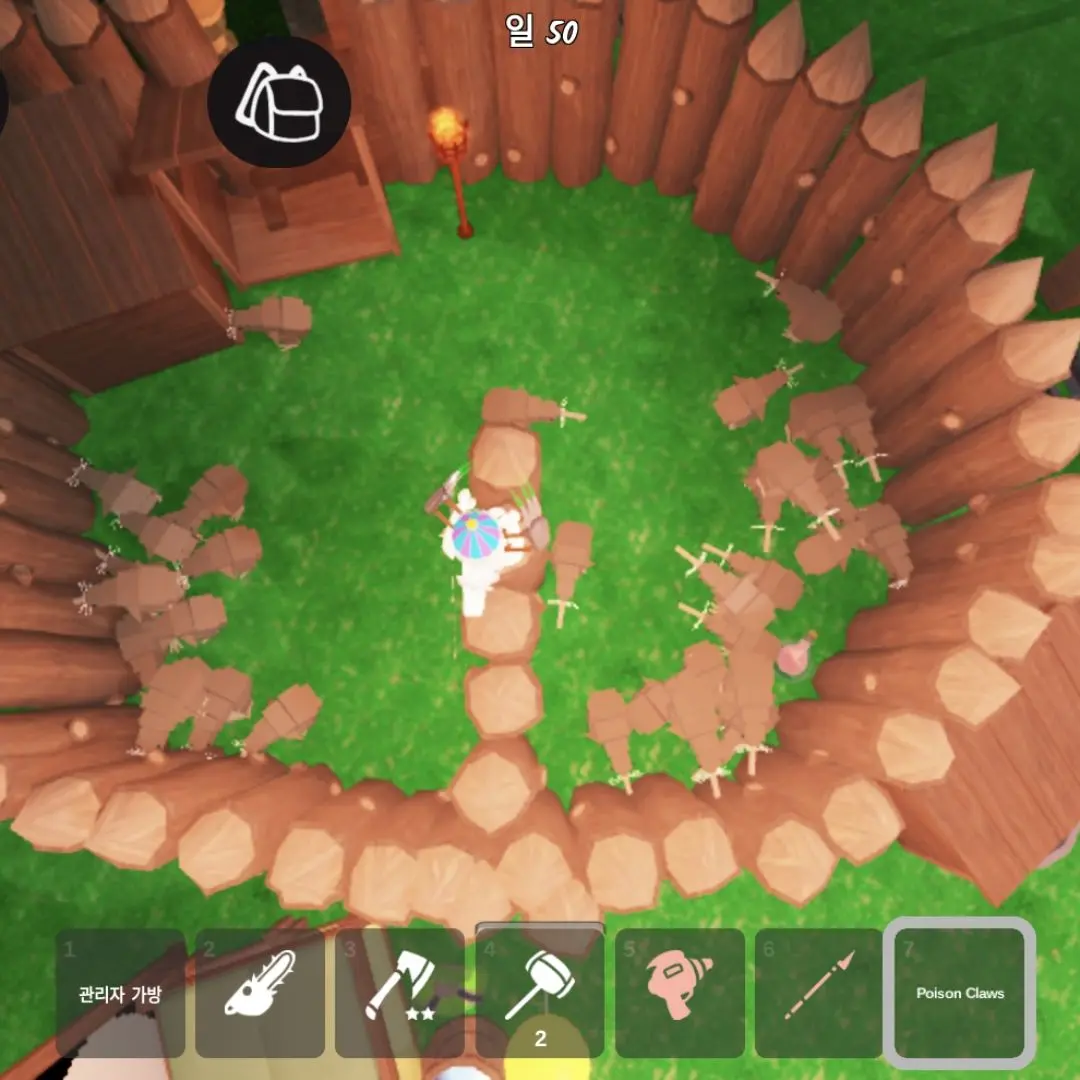Equip the pink ray gun
1080x1080 pixels.
tap(680, 993)
